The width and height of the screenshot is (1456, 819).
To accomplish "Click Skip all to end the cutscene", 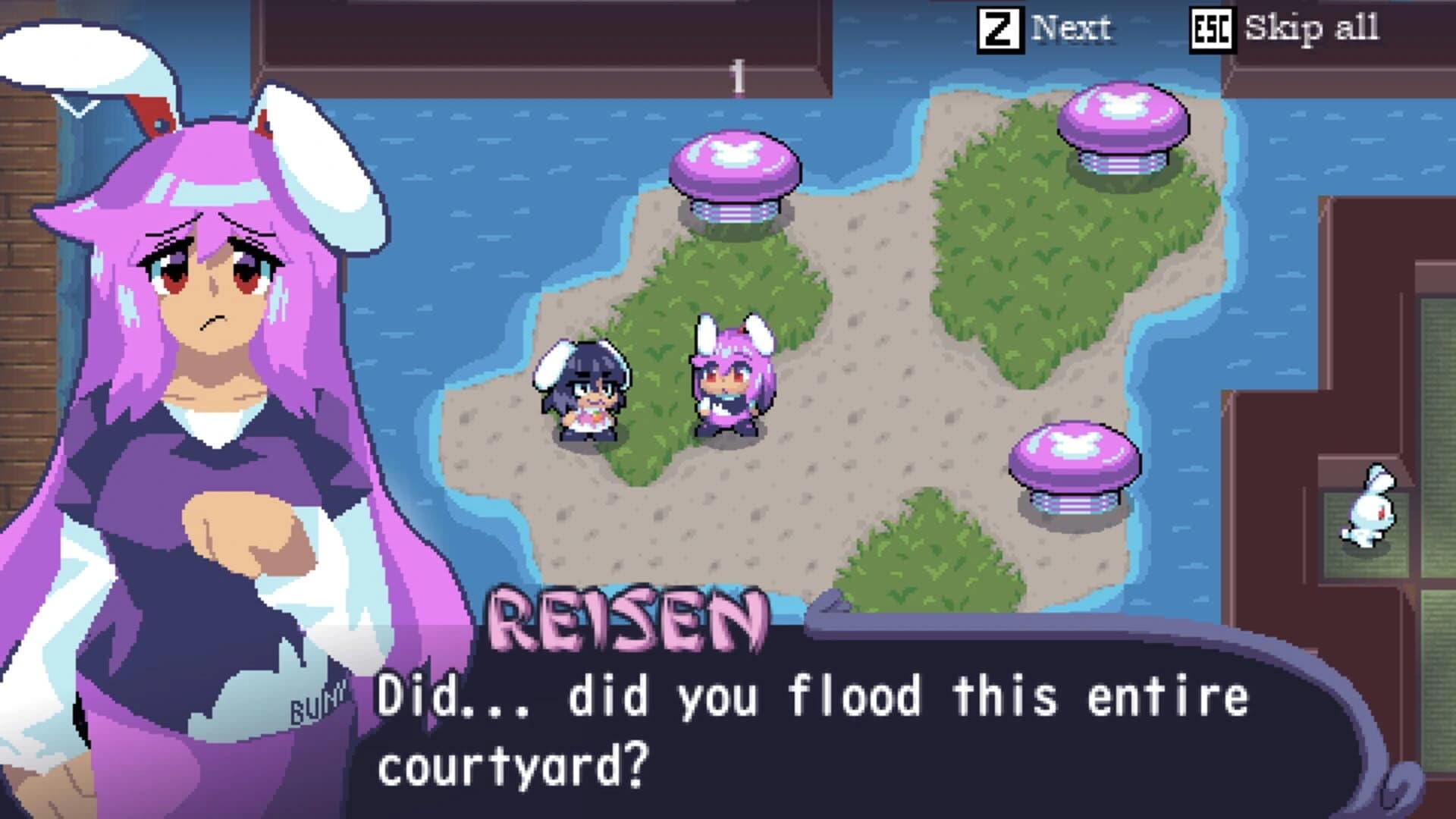I will 1316,29.
